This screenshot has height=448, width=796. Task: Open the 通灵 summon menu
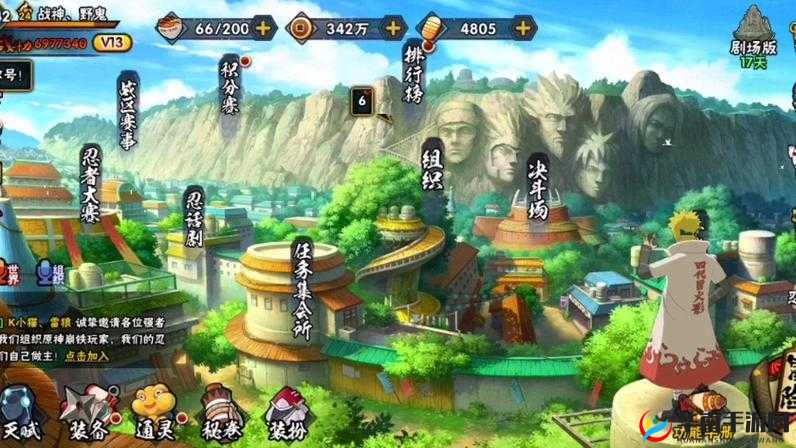tap(151, 414)
